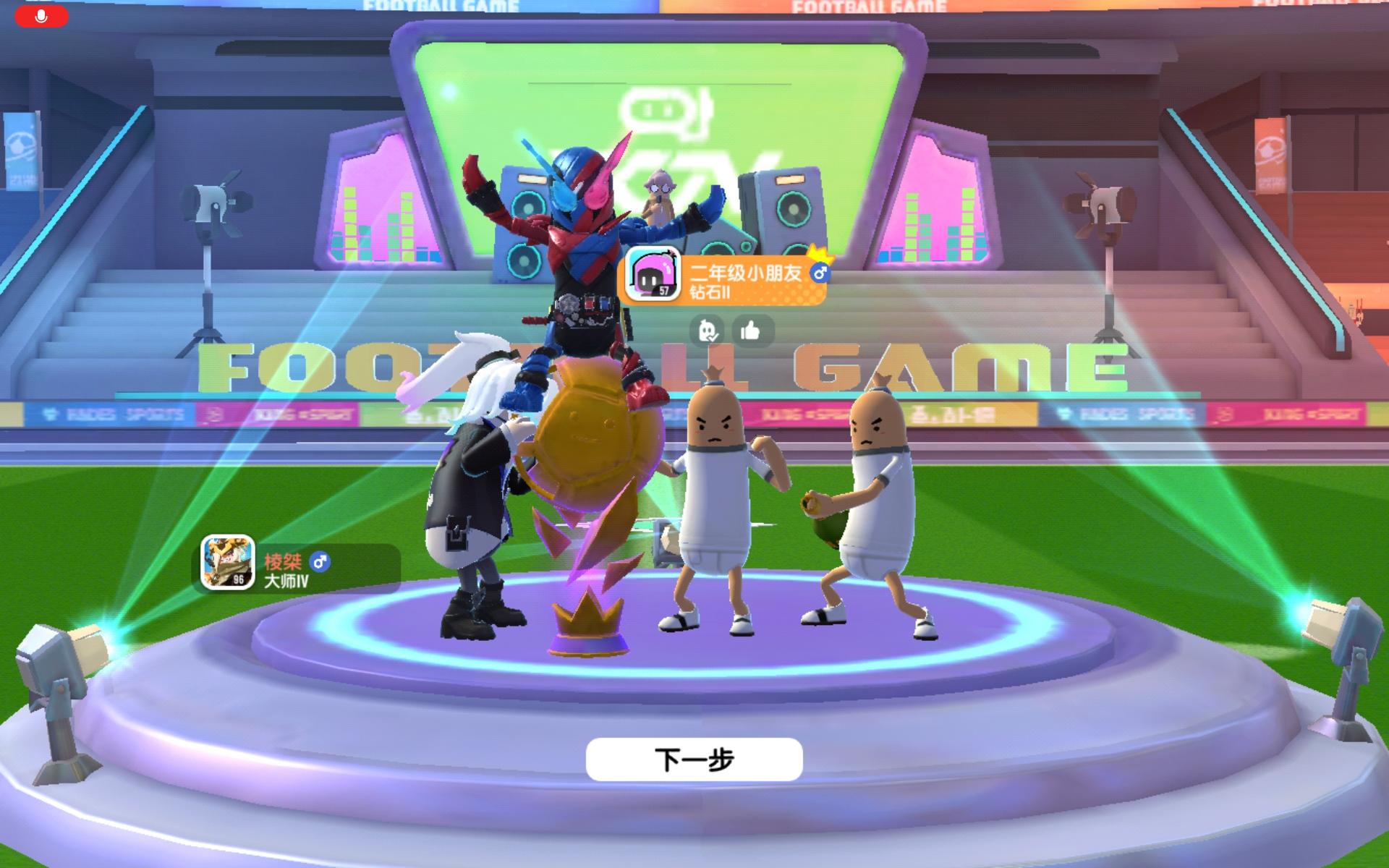Give a thumbs-up like to the winner
The height and width of the screenshot is (868, 1389).
click(750, 329)
